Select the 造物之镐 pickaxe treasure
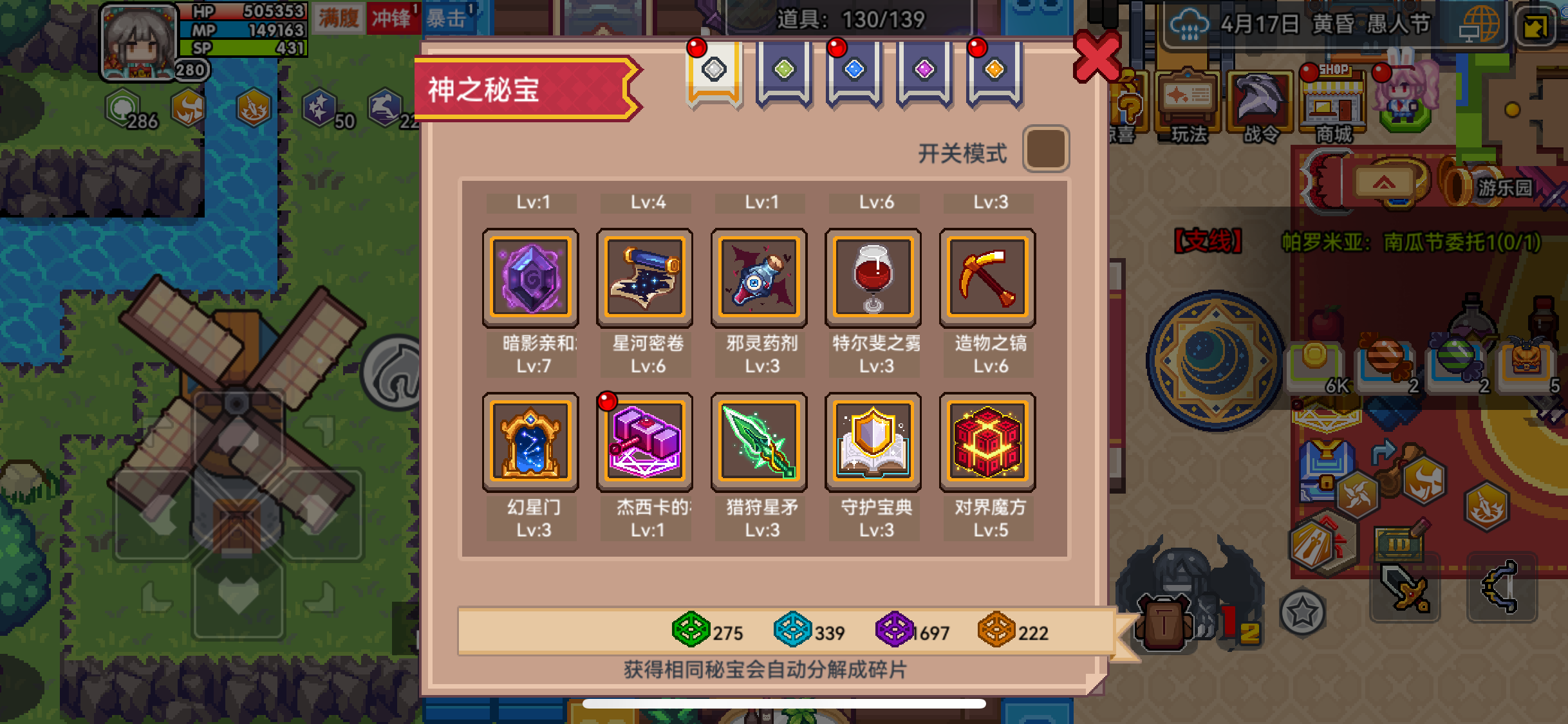Screen dimensions: 1568x724 click(987, 278)
